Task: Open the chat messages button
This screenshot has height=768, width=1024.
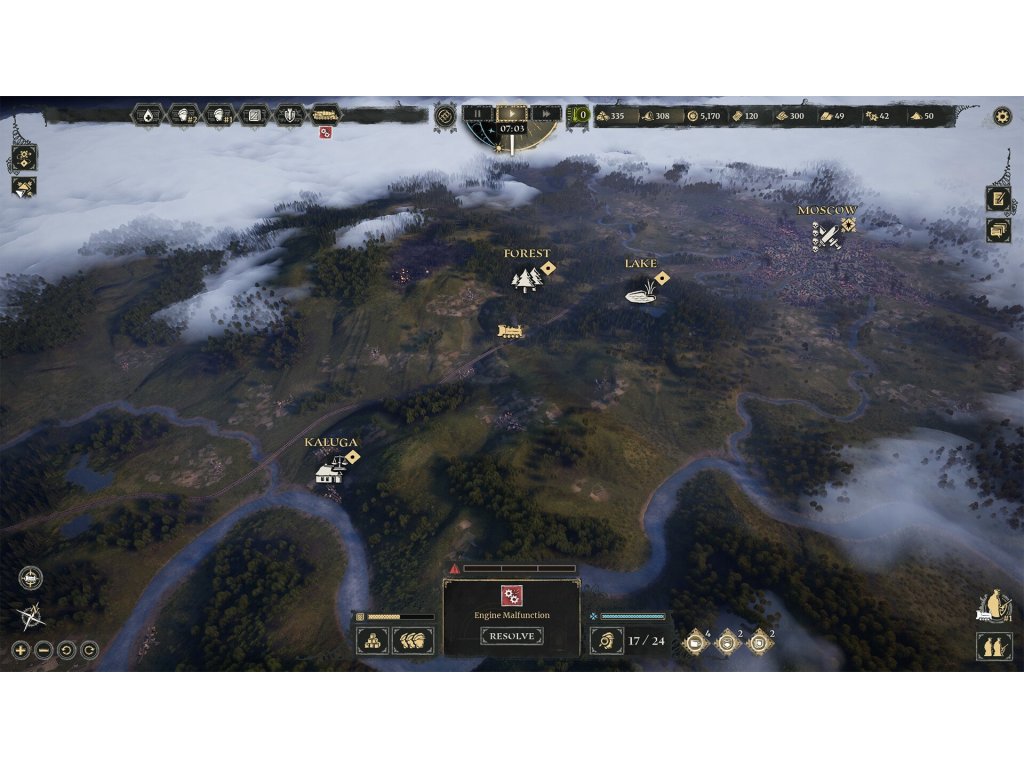Action: (x=998, y=231)
